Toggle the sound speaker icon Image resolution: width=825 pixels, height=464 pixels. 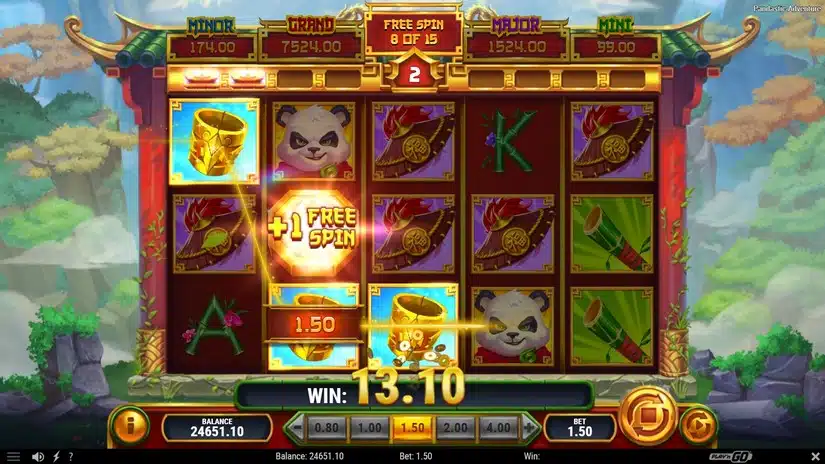pos(38,457)
